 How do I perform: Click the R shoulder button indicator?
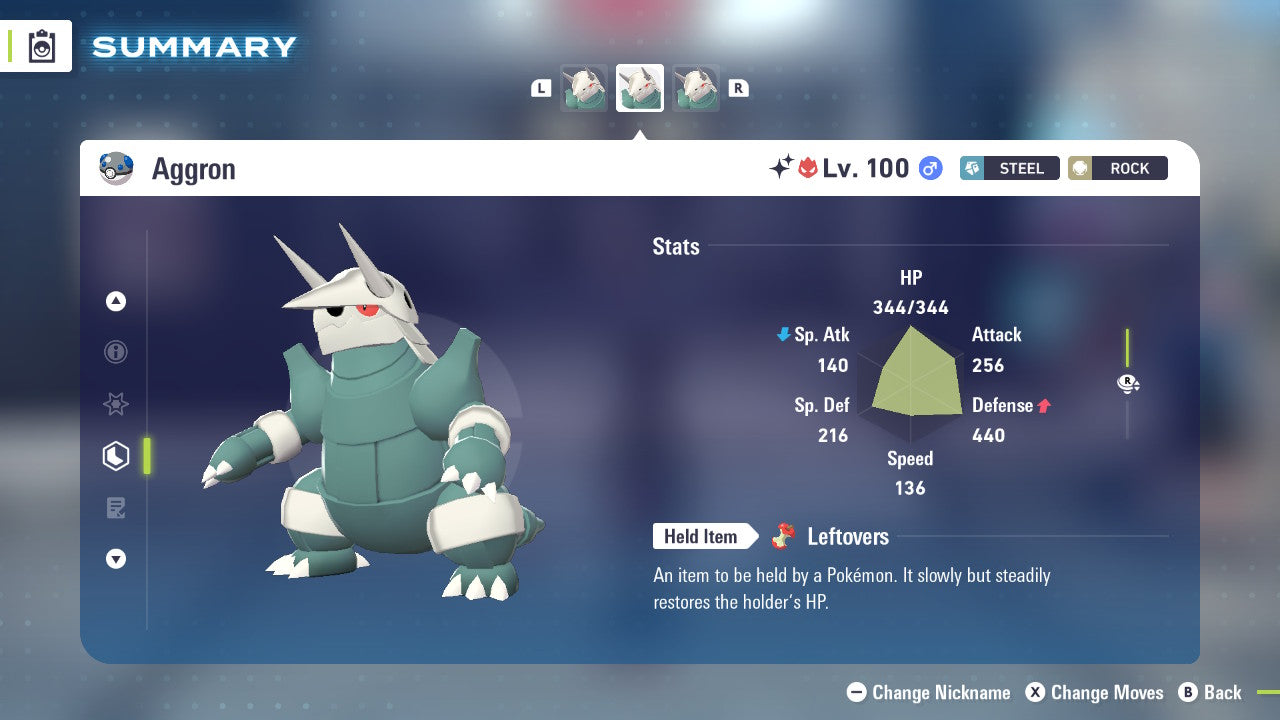(x=738, y=87)
